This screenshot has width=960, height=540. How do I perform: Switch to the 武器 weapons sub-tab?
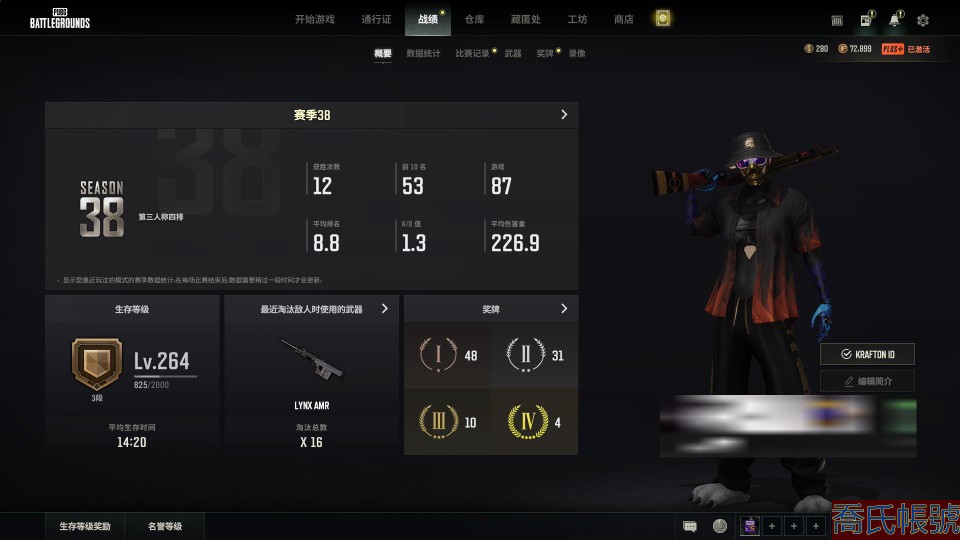click(x=513, y=53)
